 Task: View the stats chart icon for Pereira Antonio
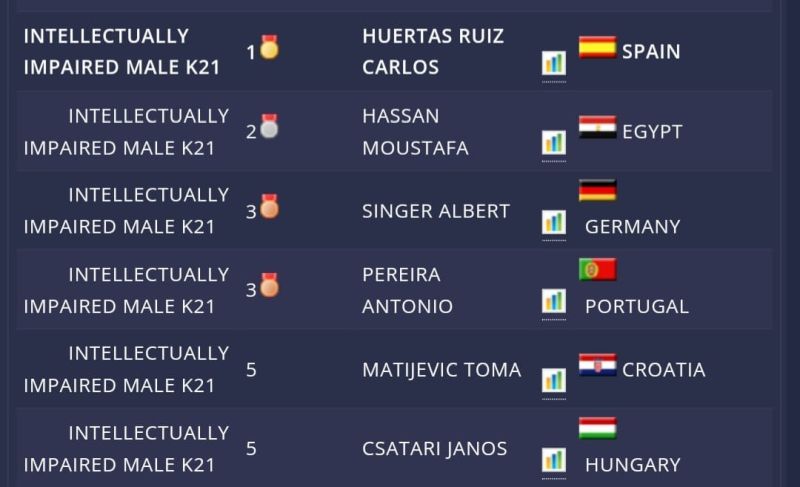tap(554, 301)
